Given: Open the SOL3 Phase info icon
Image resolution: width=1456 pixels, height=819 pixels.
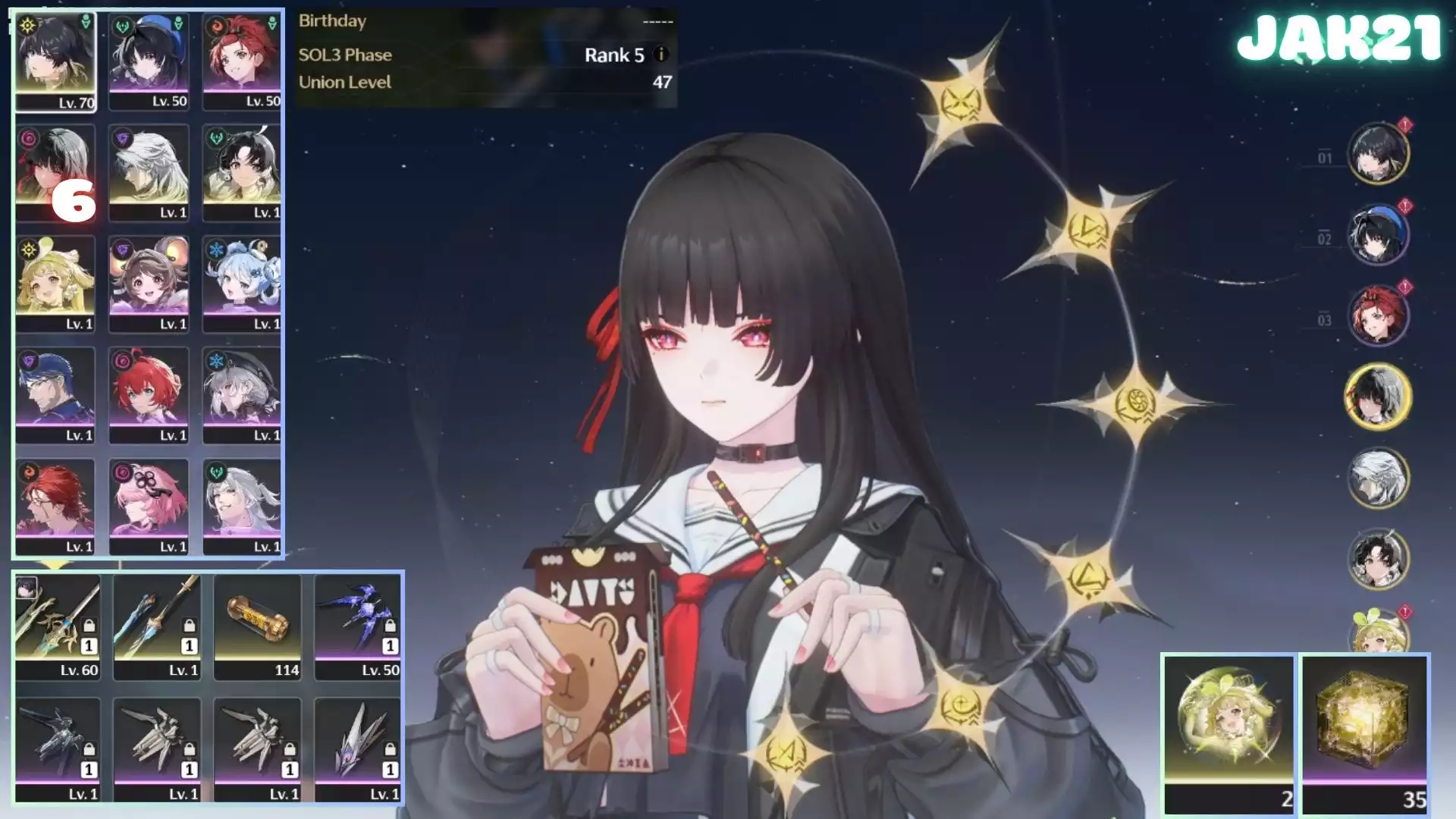Looking at the screenshot, I should click(661, 55).
